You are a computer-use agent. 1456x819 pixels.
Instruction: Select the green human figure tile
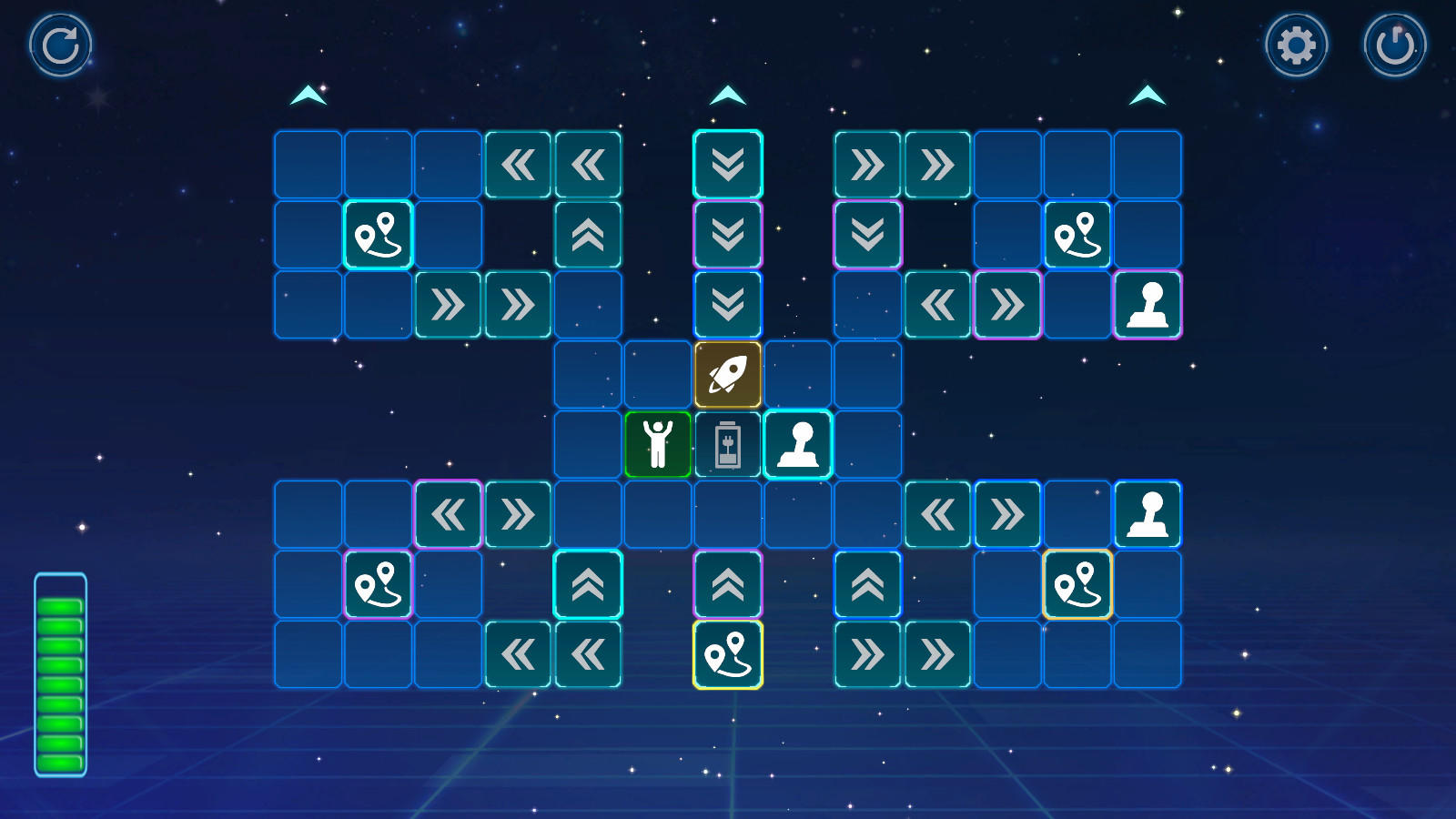[x=658, y=444]
